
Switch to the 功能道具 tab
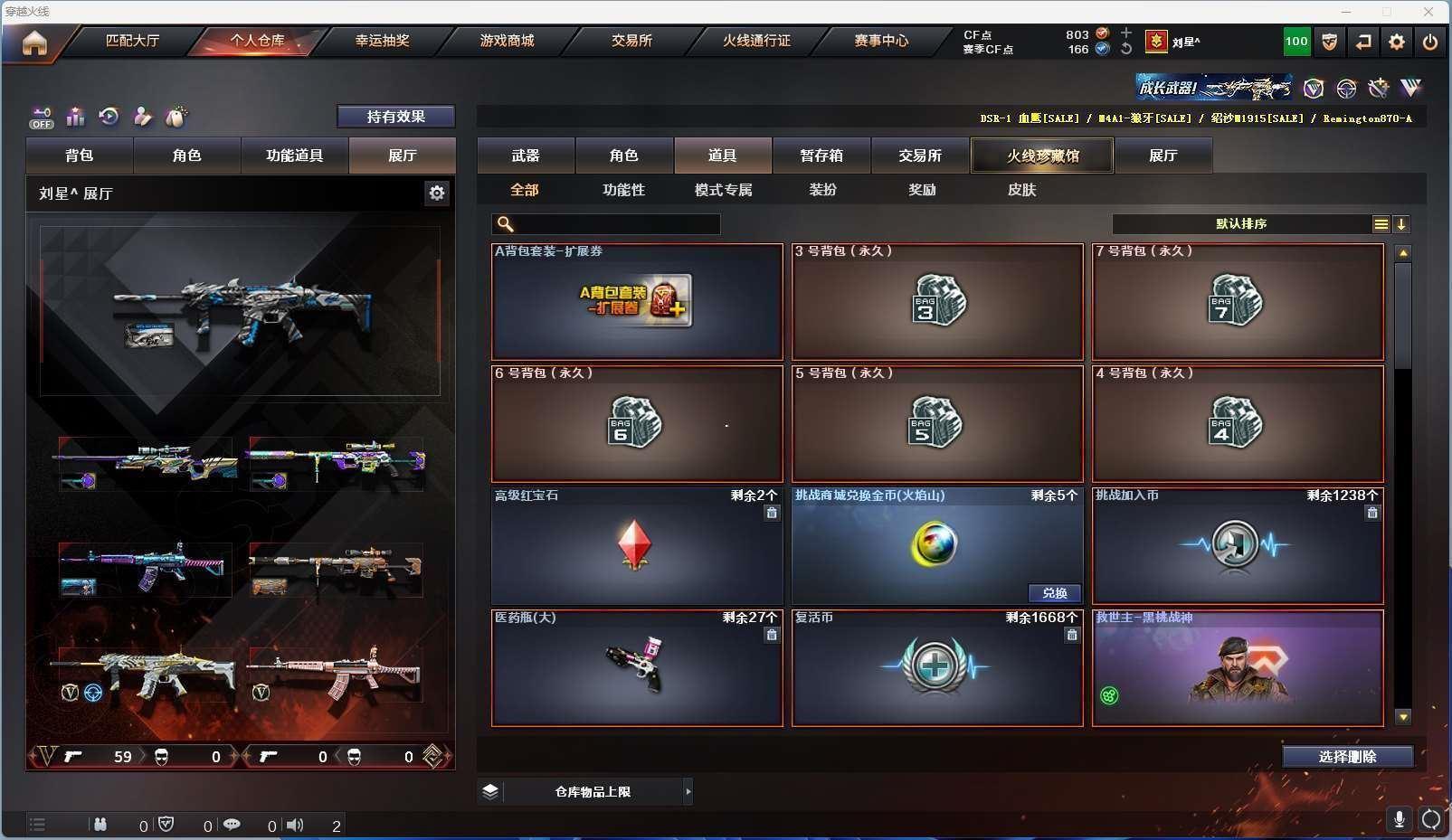click(294, 156)
